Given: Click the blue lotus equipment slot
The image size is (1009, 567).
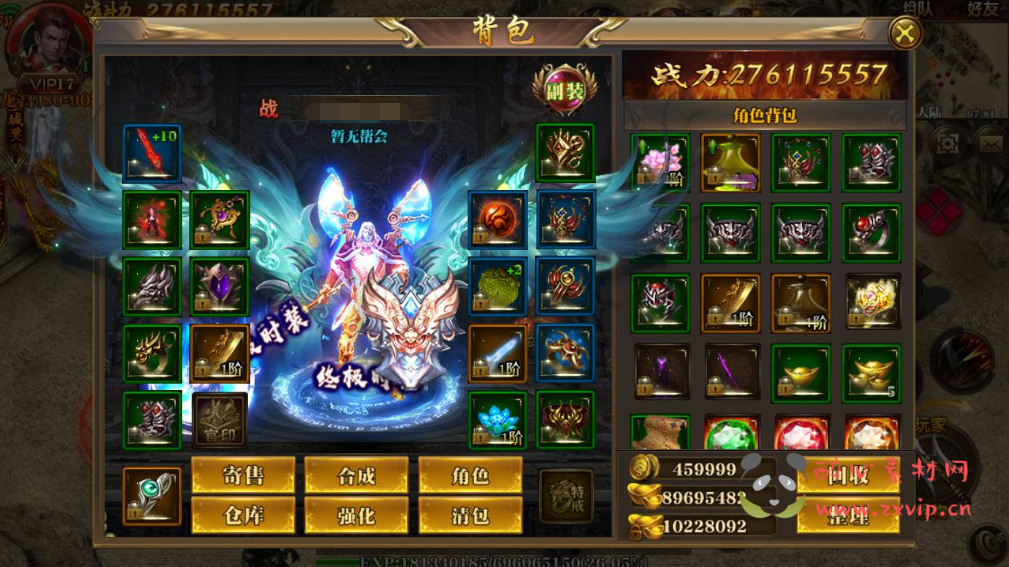Looking at the screenshot, I should pyautogui.click(x=497, y=420).
